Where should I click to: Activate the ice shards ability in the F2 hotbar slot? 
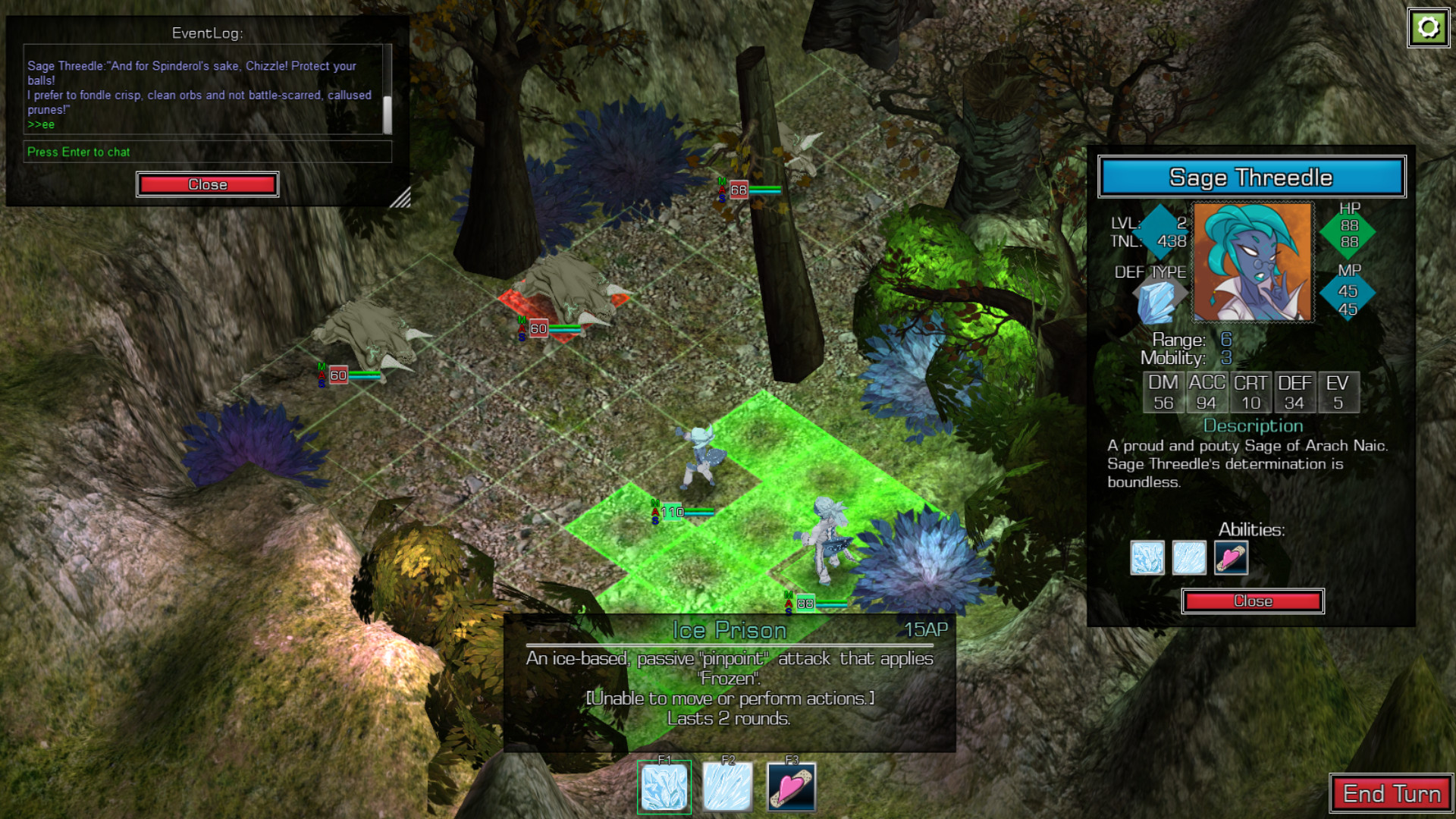[x=727, y=788]
